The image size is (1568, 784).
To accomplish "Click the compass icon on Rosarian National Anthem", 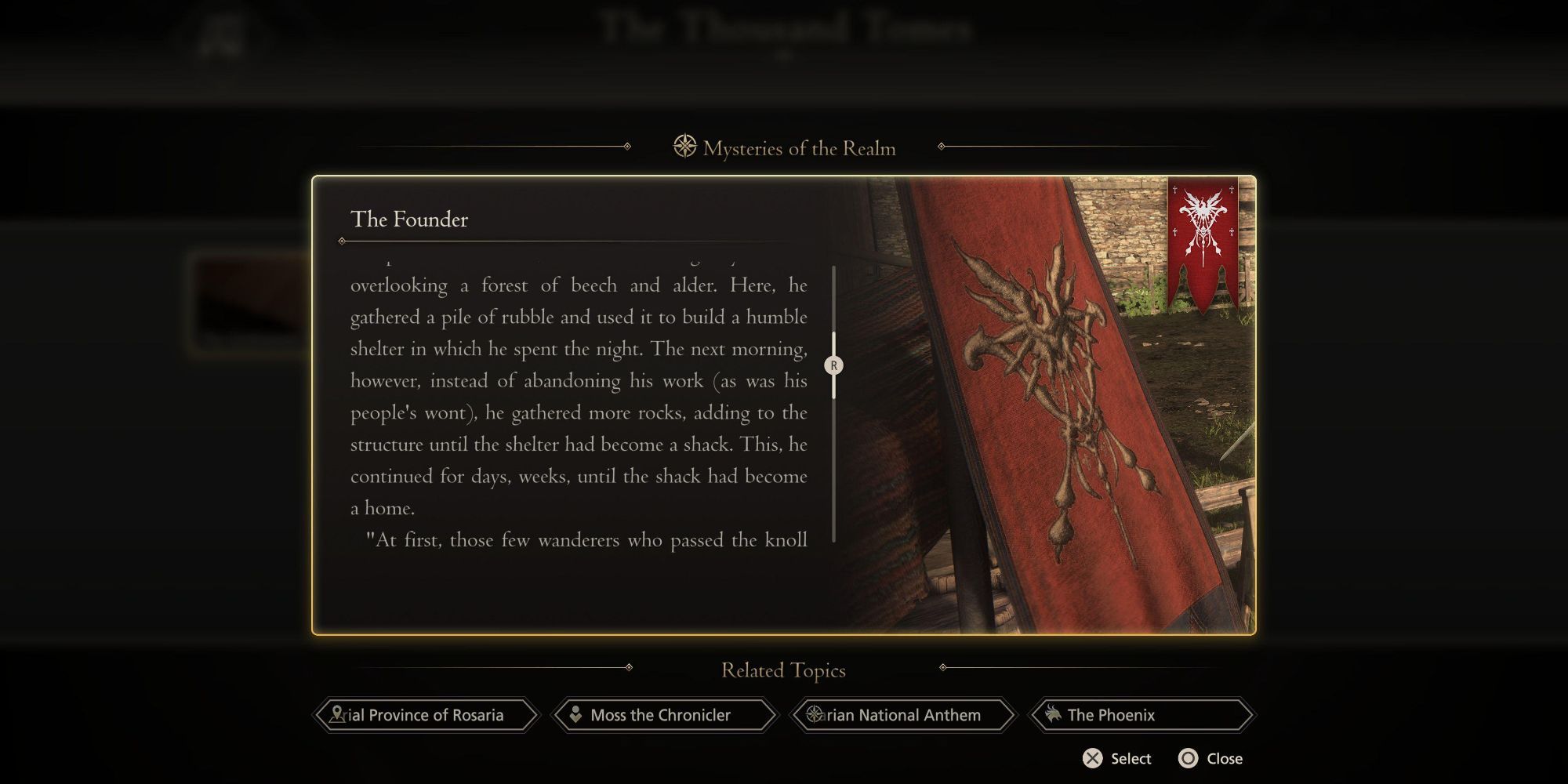I will [813, 715].
